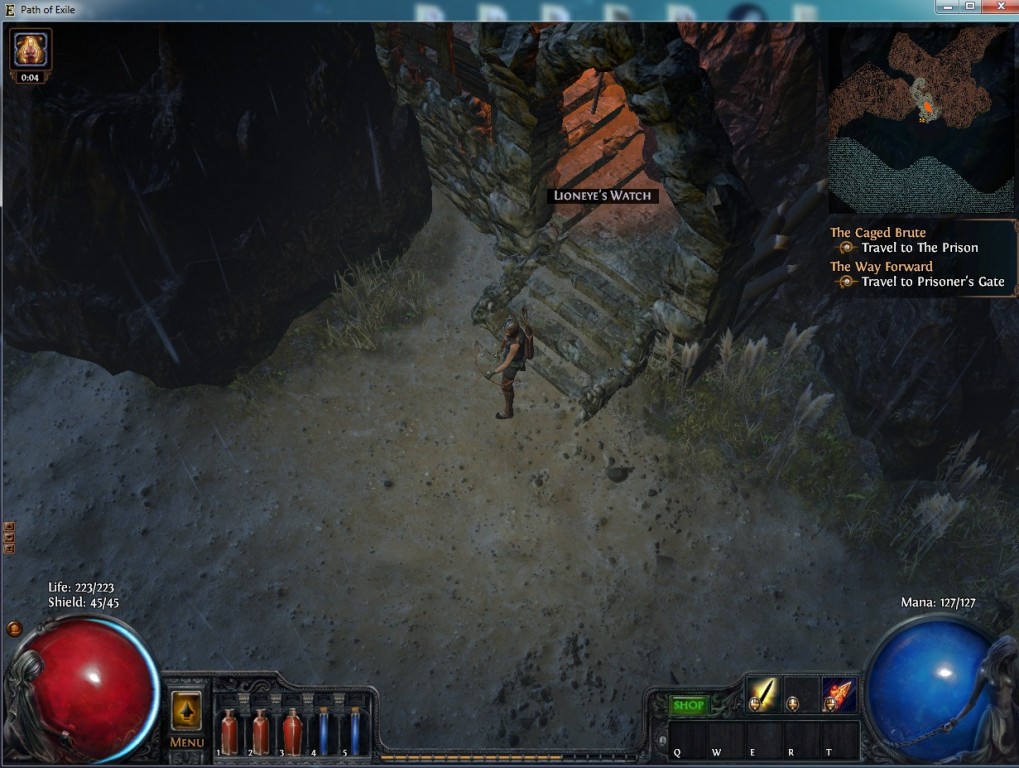Close the Path of Exile window
The width and height of the screenshot is (1019, 768).
pyautogui.click(x=998, y=7)
